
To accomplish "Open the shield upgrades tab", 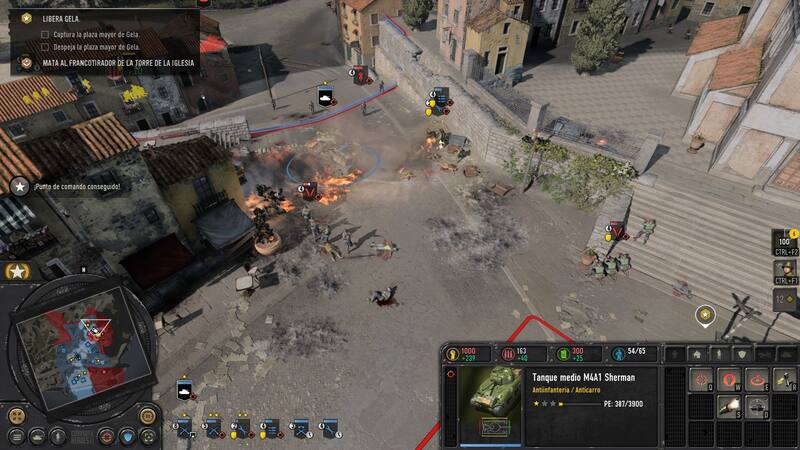I will 740,354.
